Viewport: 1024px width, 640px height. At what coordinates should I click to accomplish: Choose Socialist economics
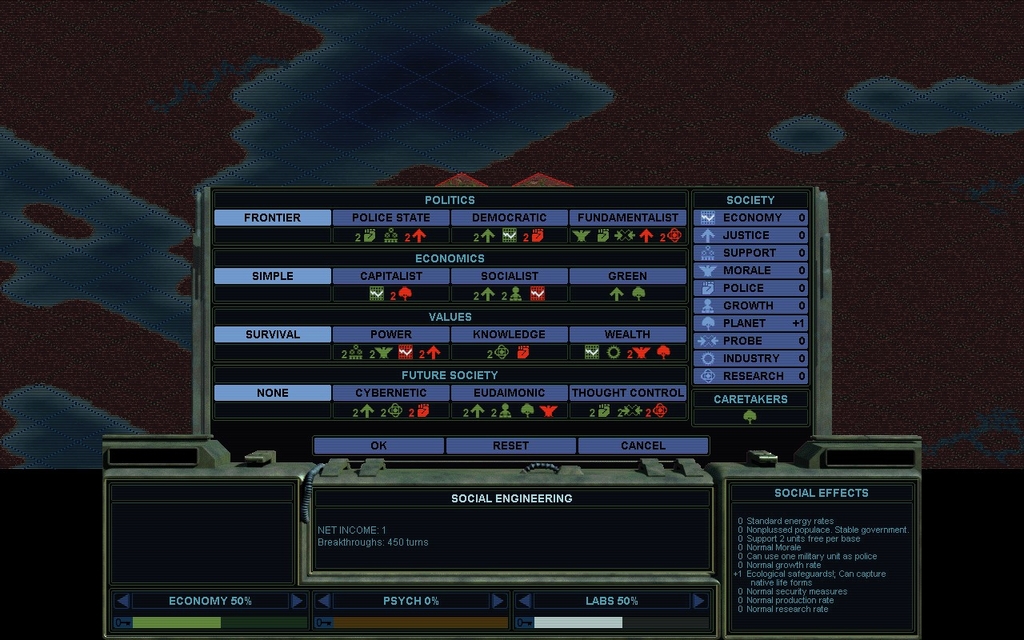(509, 276)
